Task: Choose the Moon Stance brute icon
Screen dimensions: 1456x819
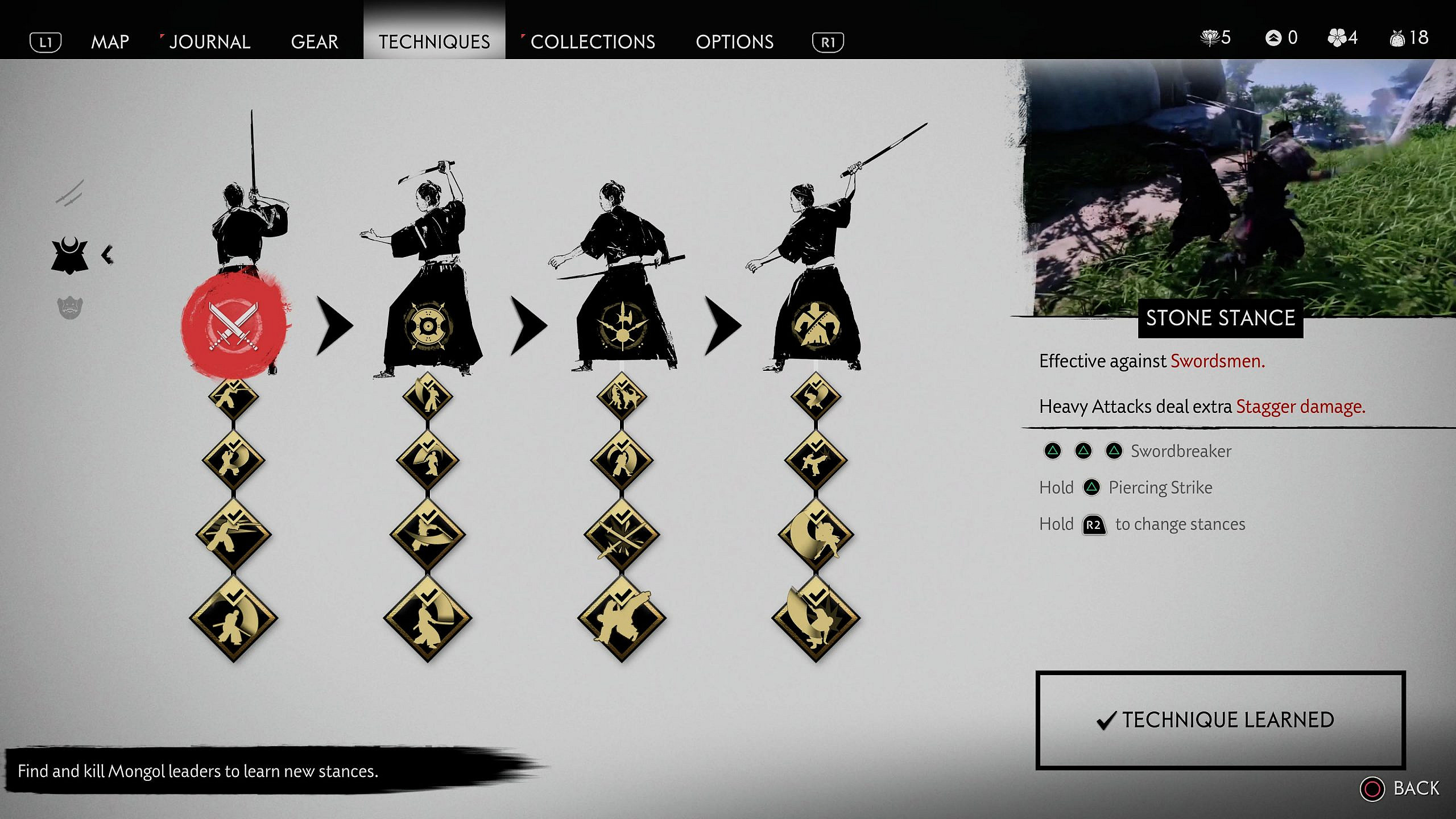Action: click(816, 326)
